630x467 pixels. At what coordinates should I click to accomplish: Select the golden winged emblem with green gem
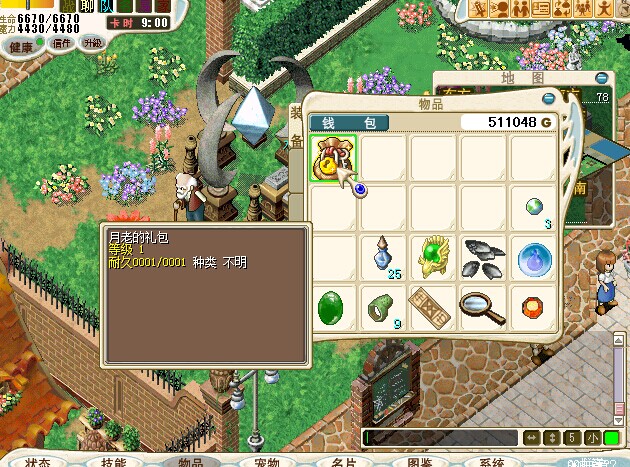[x=433, y=257]
